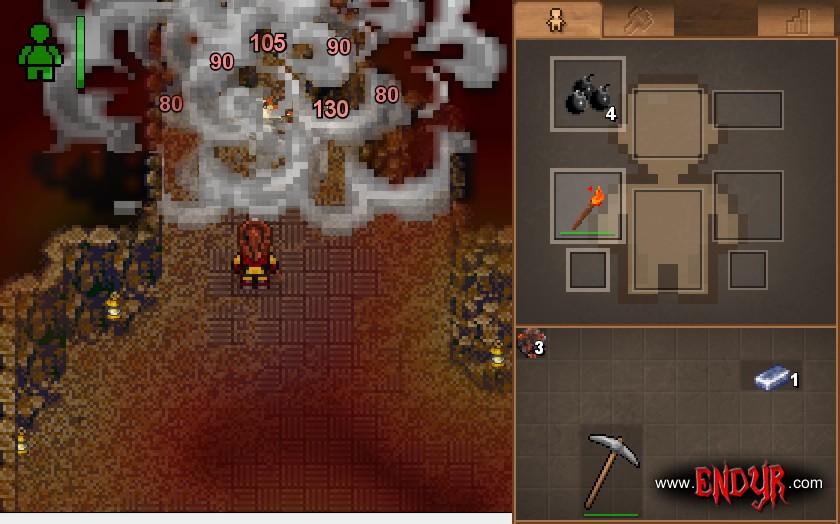The height and width of the screenshot is (524, 840).
Task: Open the character equipment tab
Action: pos(558,20)
